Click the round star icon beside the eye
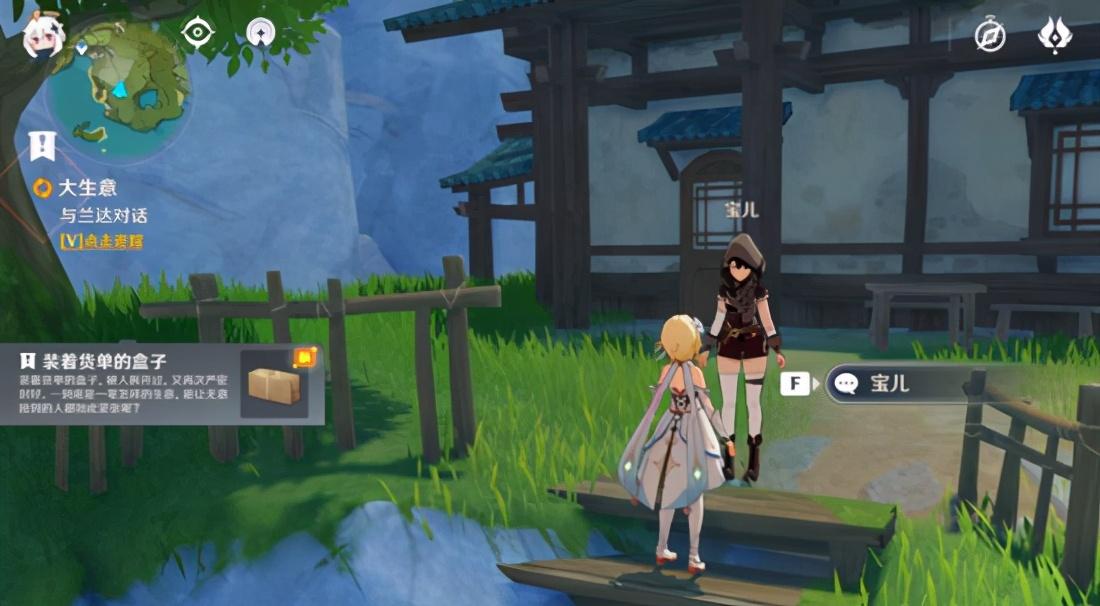This screenshot has height=606, width=1100. tap(262, 32)
